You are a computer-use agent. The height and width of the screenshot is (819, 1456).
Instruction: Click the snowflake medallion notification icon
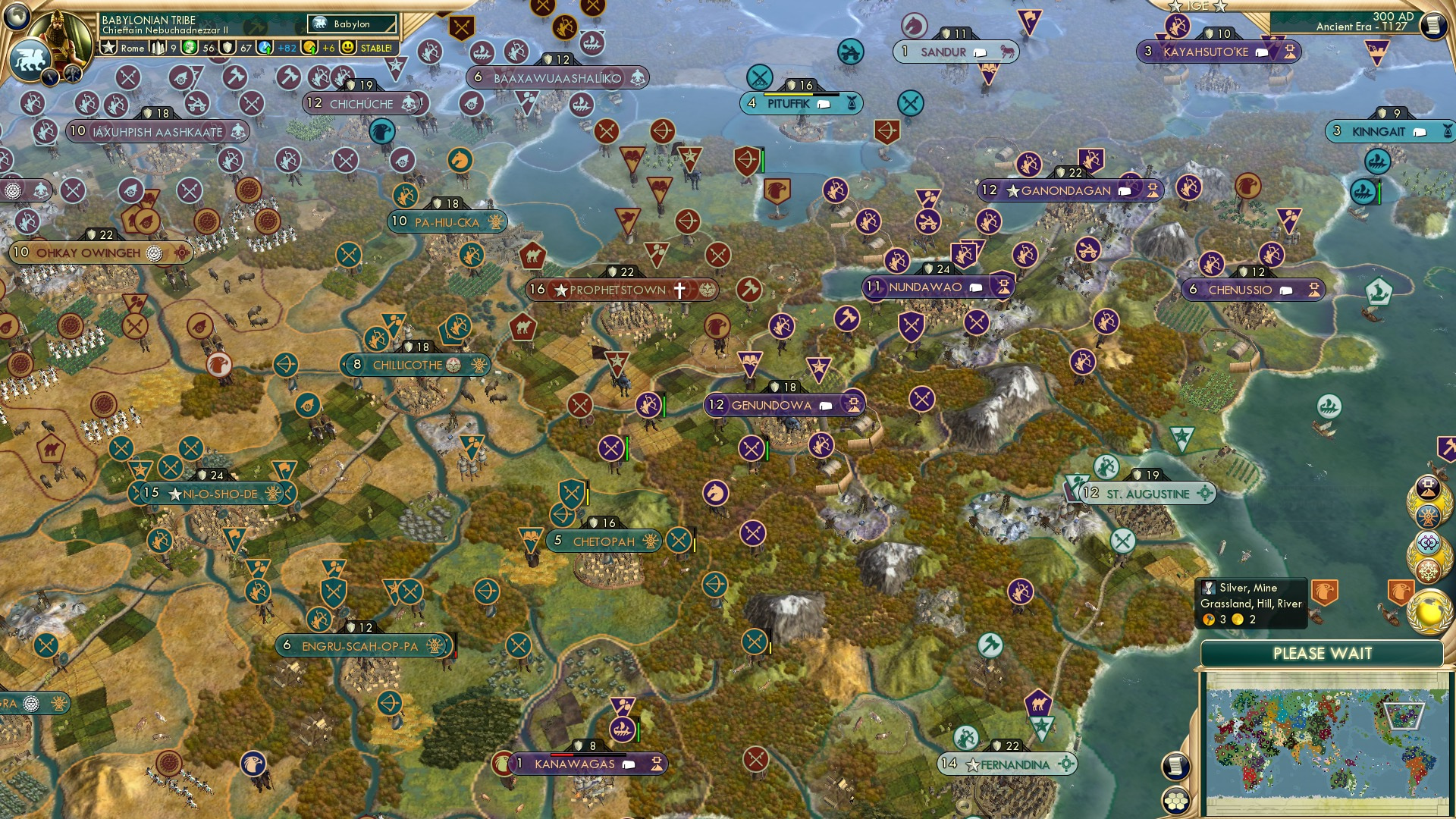point(1429,570)
